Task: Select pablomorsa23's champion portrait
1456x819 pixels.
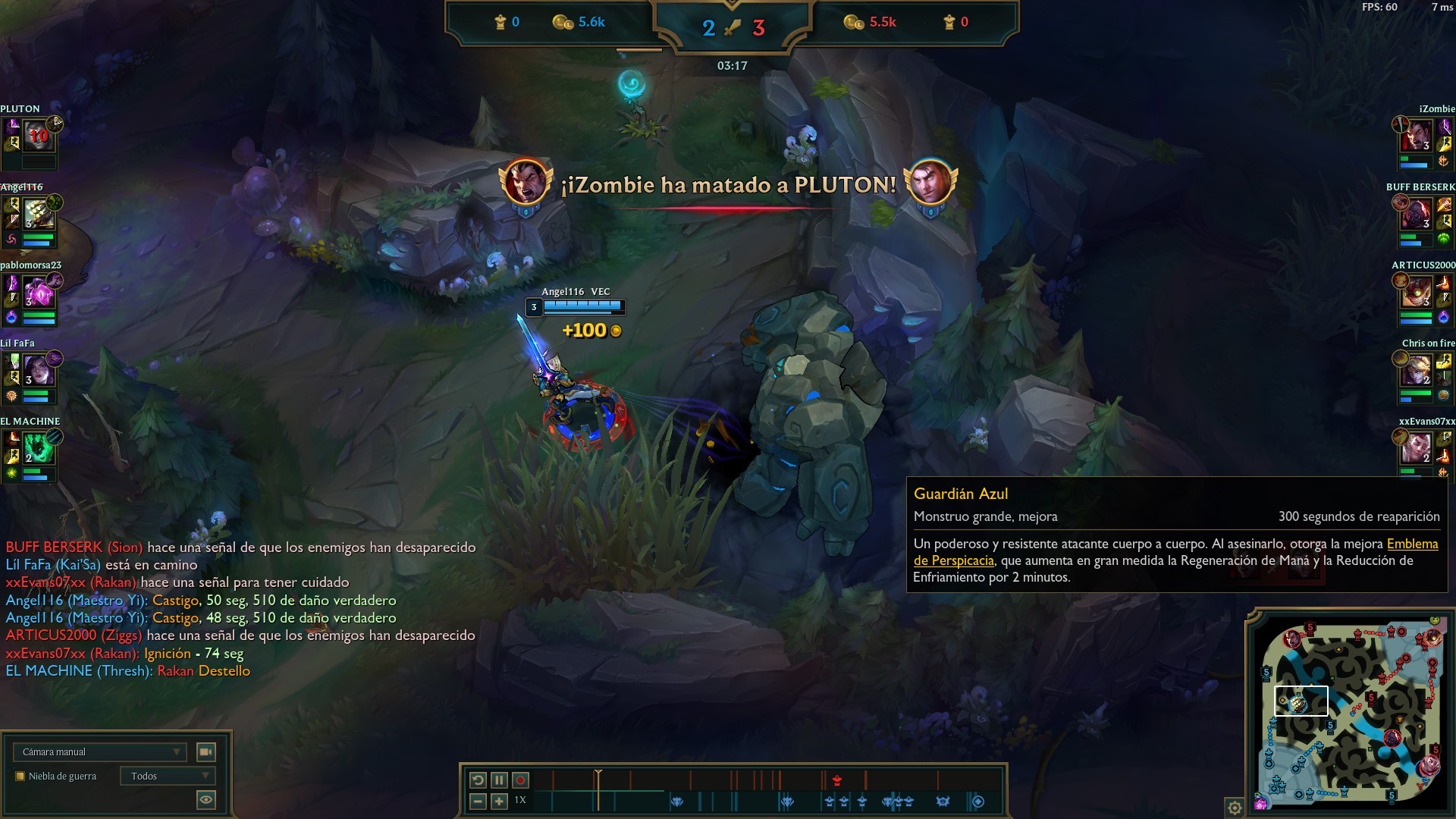Action: [38, 293]
